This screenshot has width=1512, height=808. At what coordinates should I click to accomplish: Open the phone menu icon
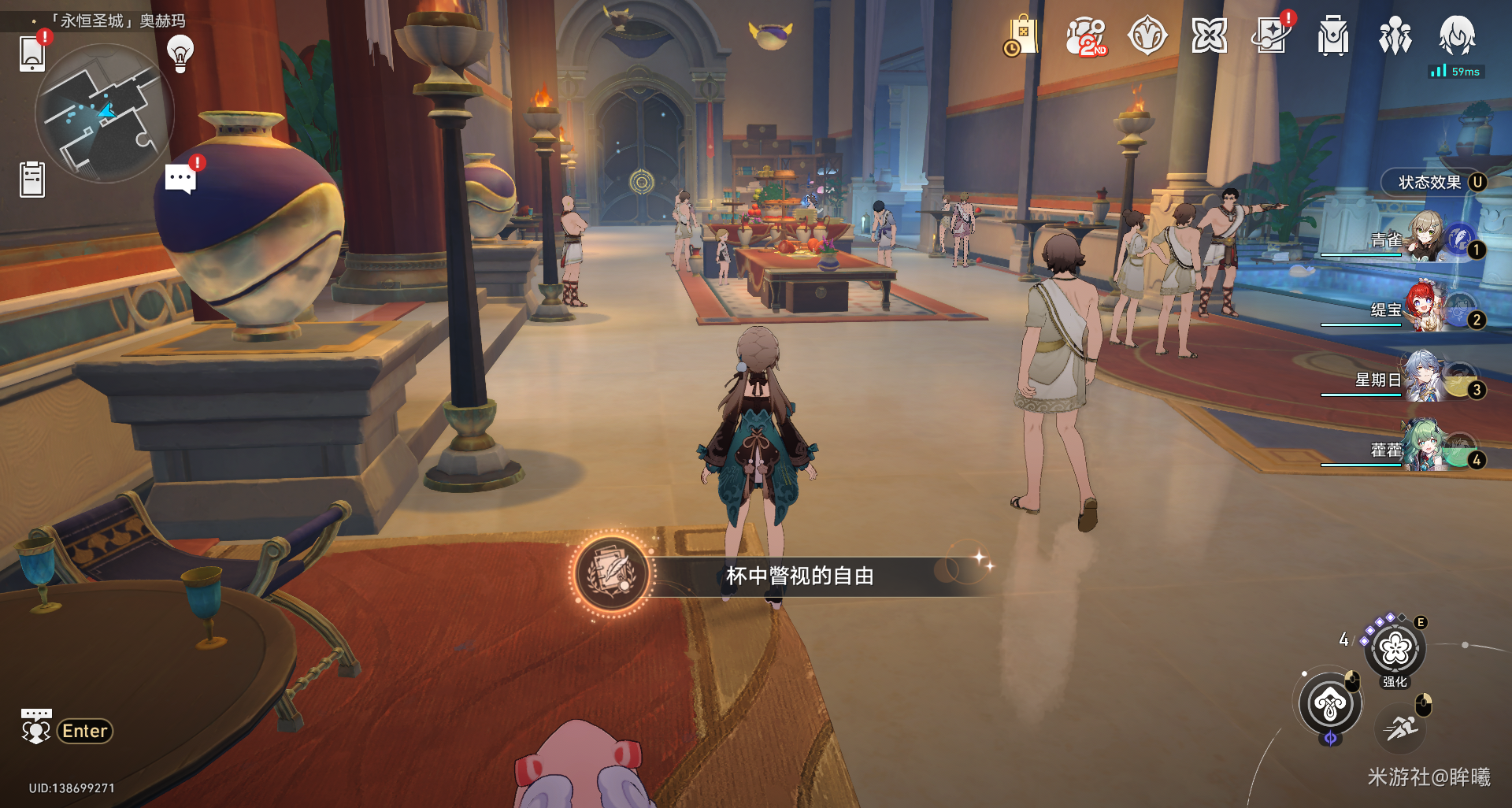(32, 53)
